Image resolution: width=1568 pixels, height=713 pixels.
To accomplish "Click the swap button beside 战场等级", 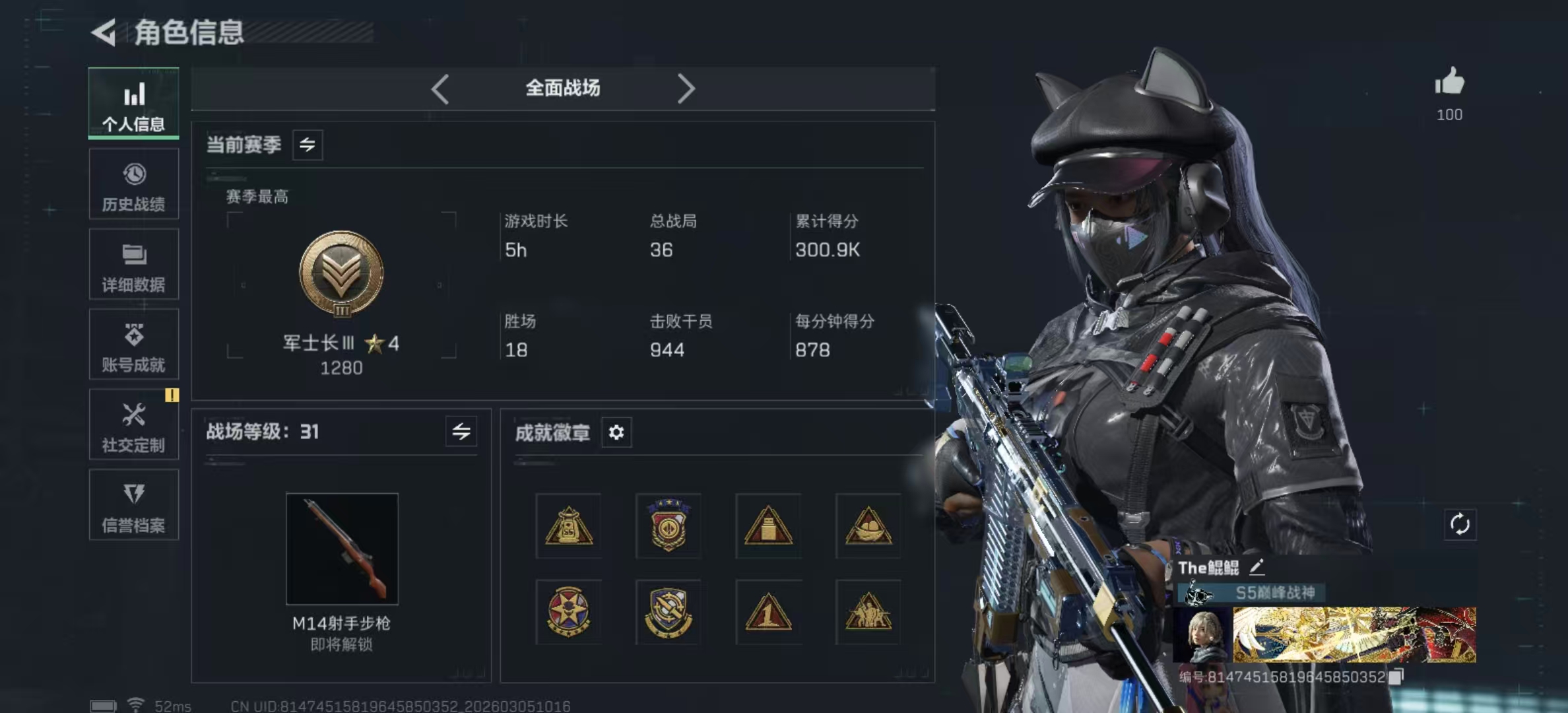I will (461, 432).
